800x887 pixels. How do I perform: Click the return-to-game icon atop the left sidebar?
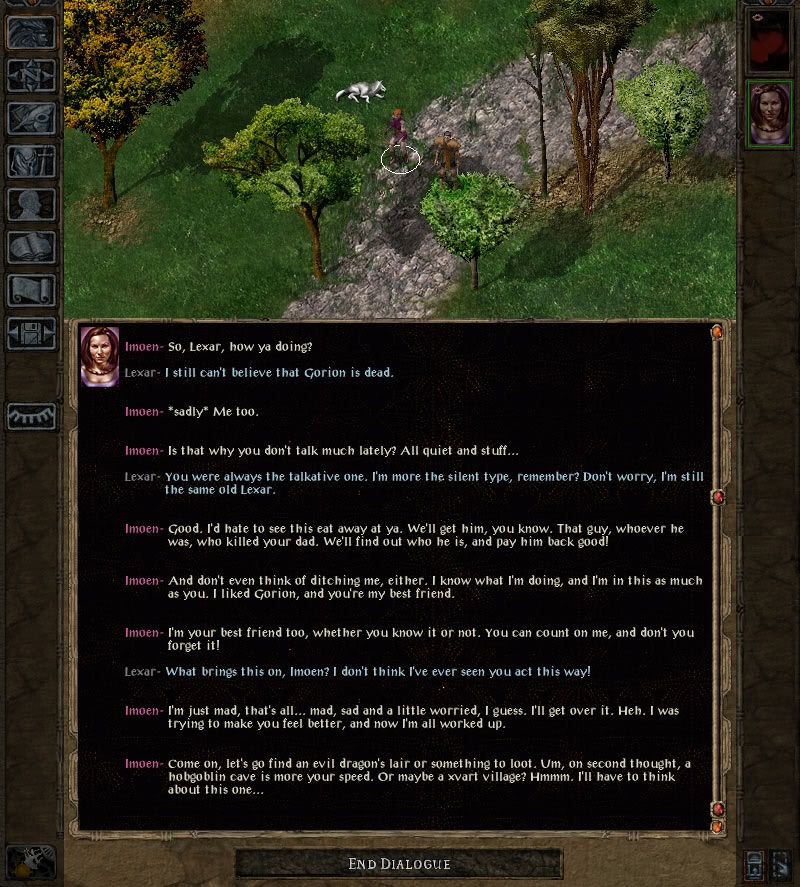31,32
